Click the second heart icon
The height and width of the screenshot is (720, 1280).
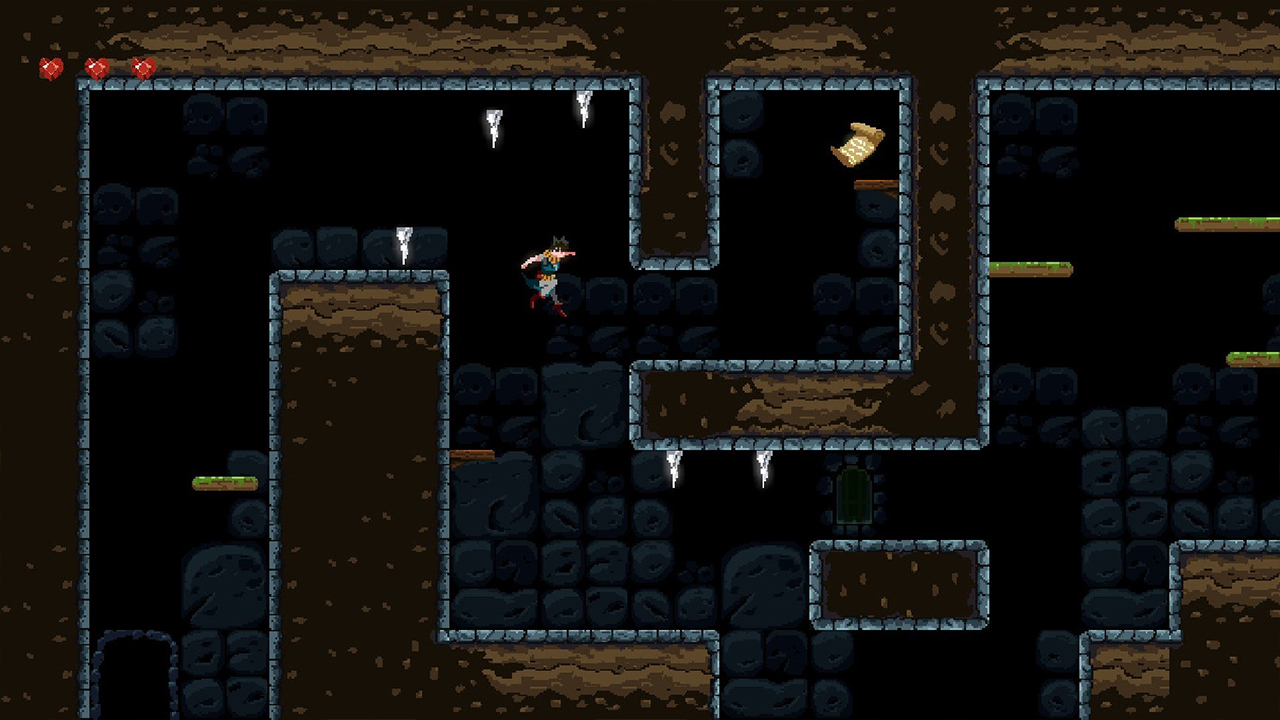94,68
